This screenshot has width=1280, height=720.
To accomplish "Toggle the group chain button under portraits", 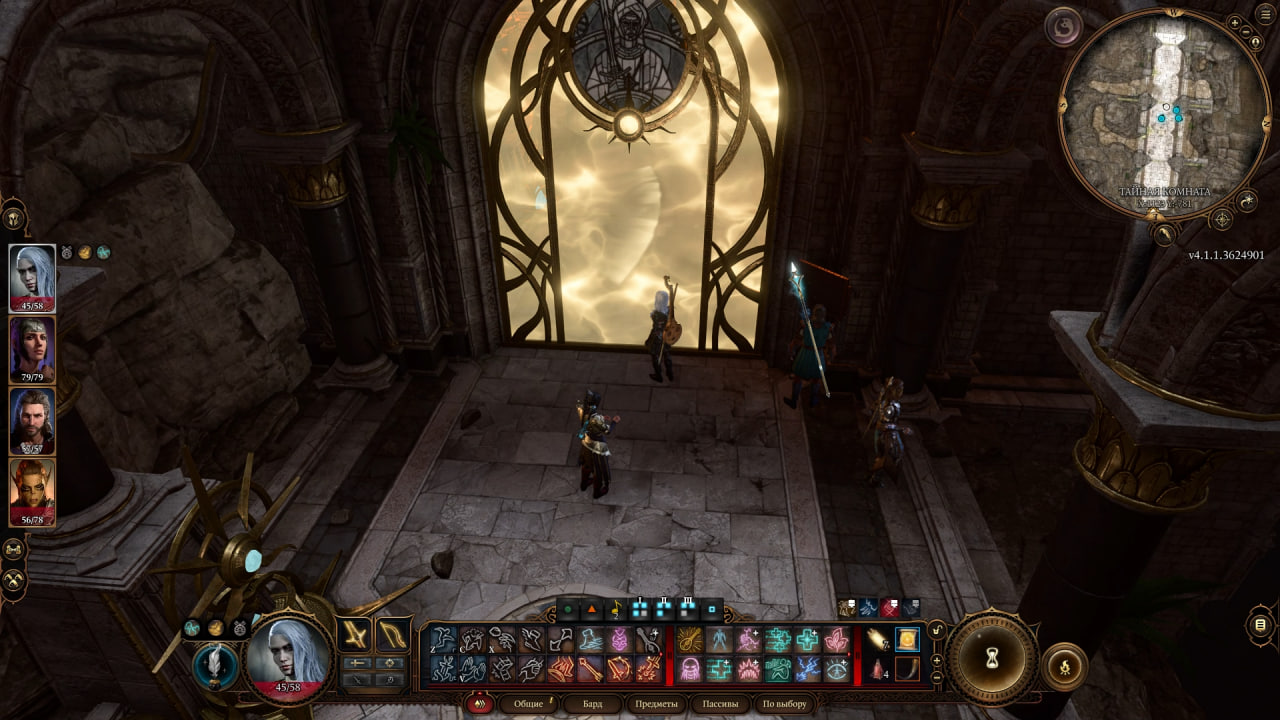I will coord(14,549).
